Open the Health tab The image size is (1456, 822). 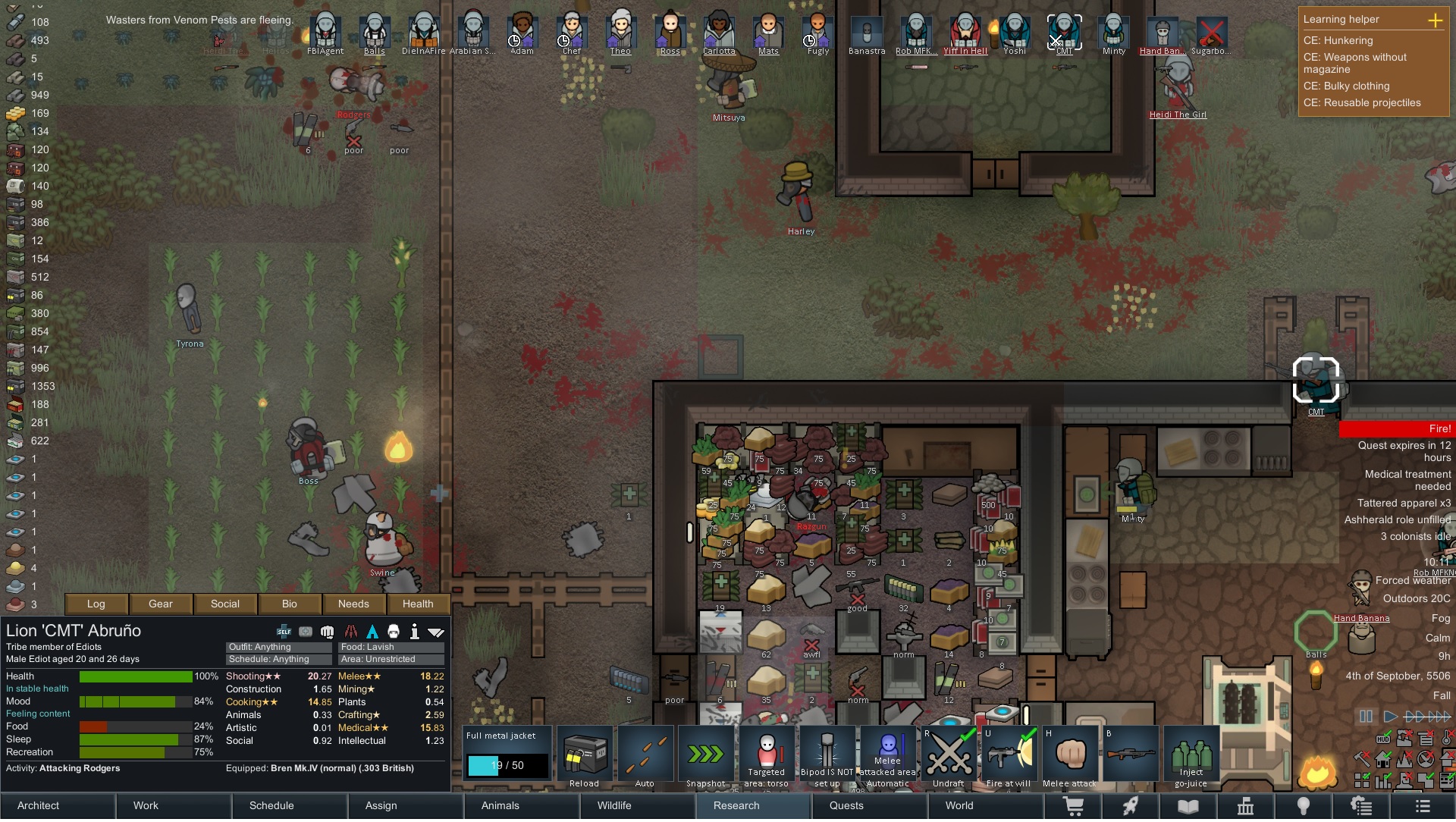coord(418,604)
